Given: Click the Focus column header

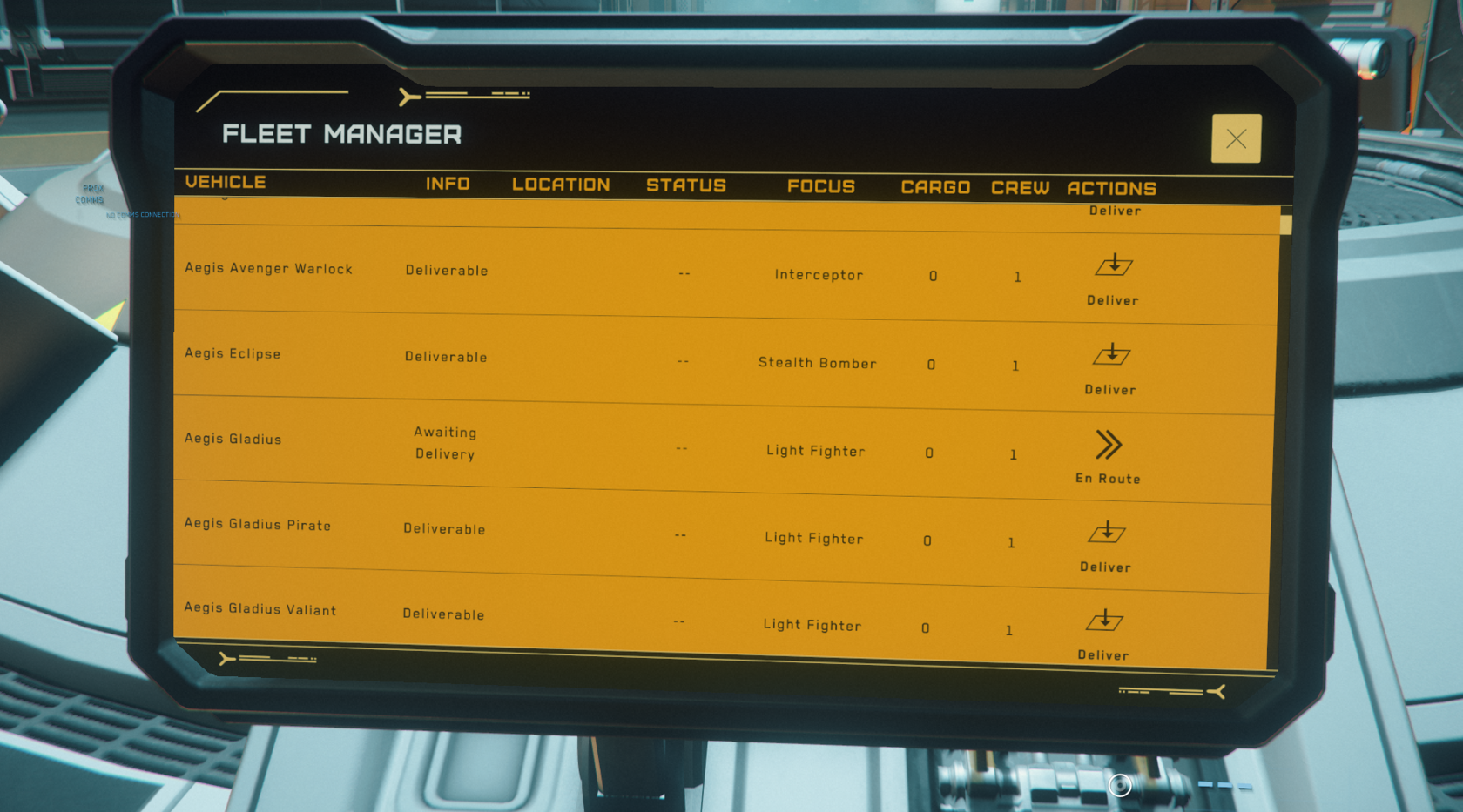Looking at the screenshot, I should click(820, 186).
